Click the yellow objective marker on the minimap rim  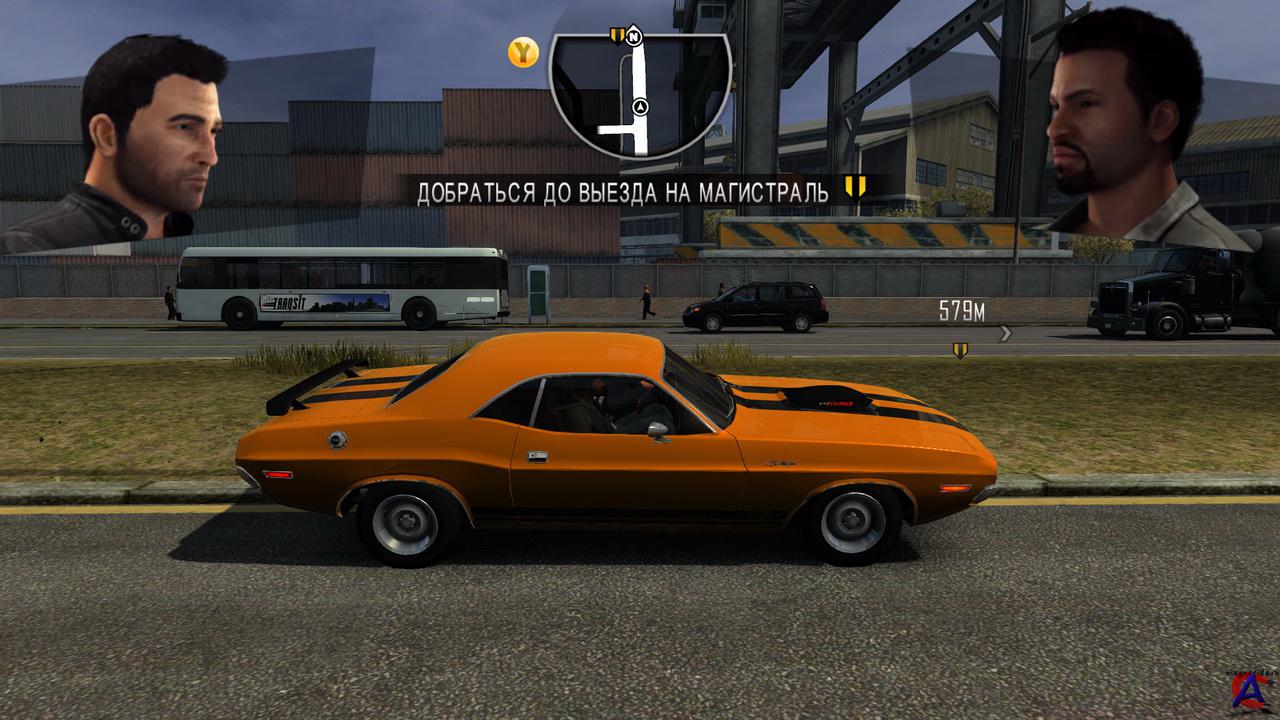[617, 37]
